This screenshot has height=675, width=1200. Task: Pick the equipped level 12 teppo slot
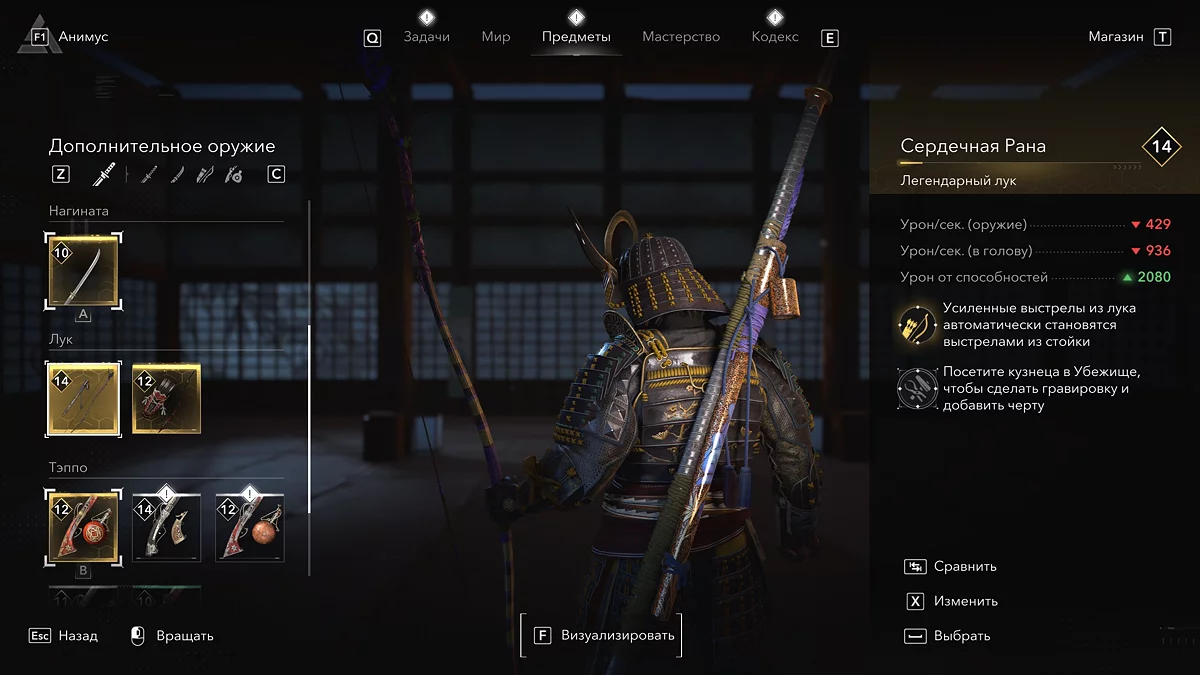click(84, 526)
